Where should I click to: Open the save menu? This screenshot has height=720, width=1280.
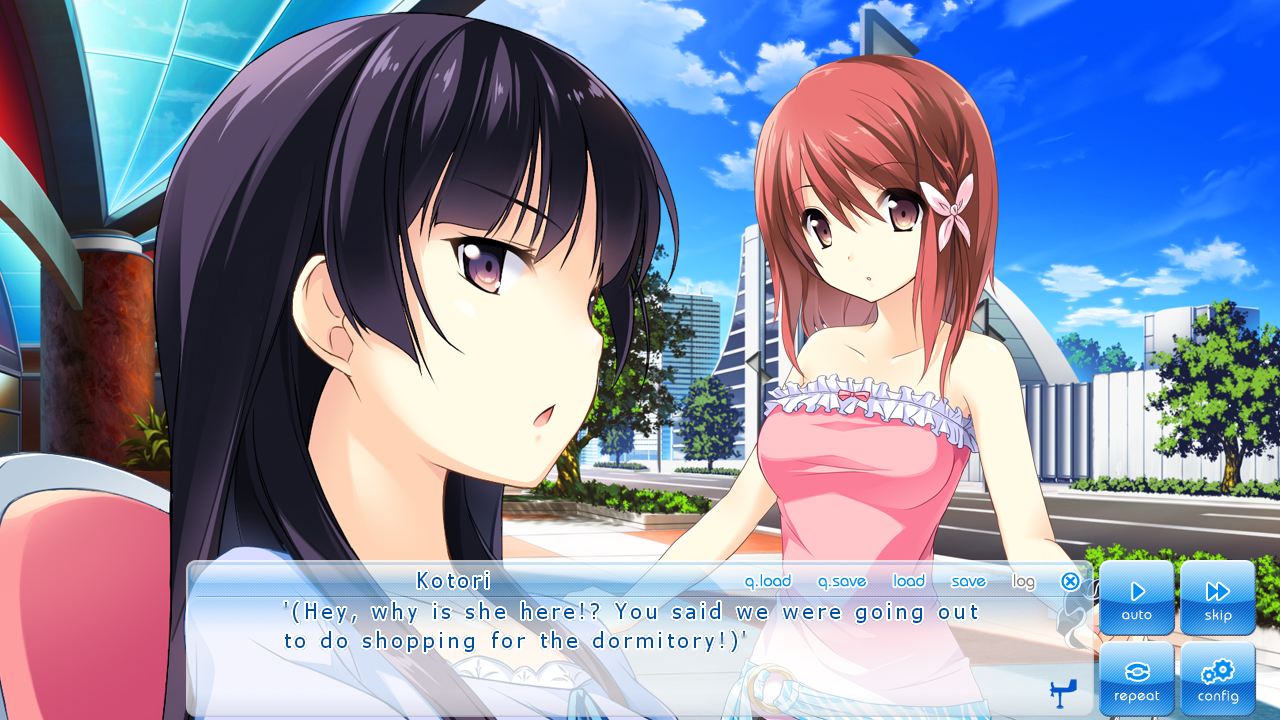968,581
